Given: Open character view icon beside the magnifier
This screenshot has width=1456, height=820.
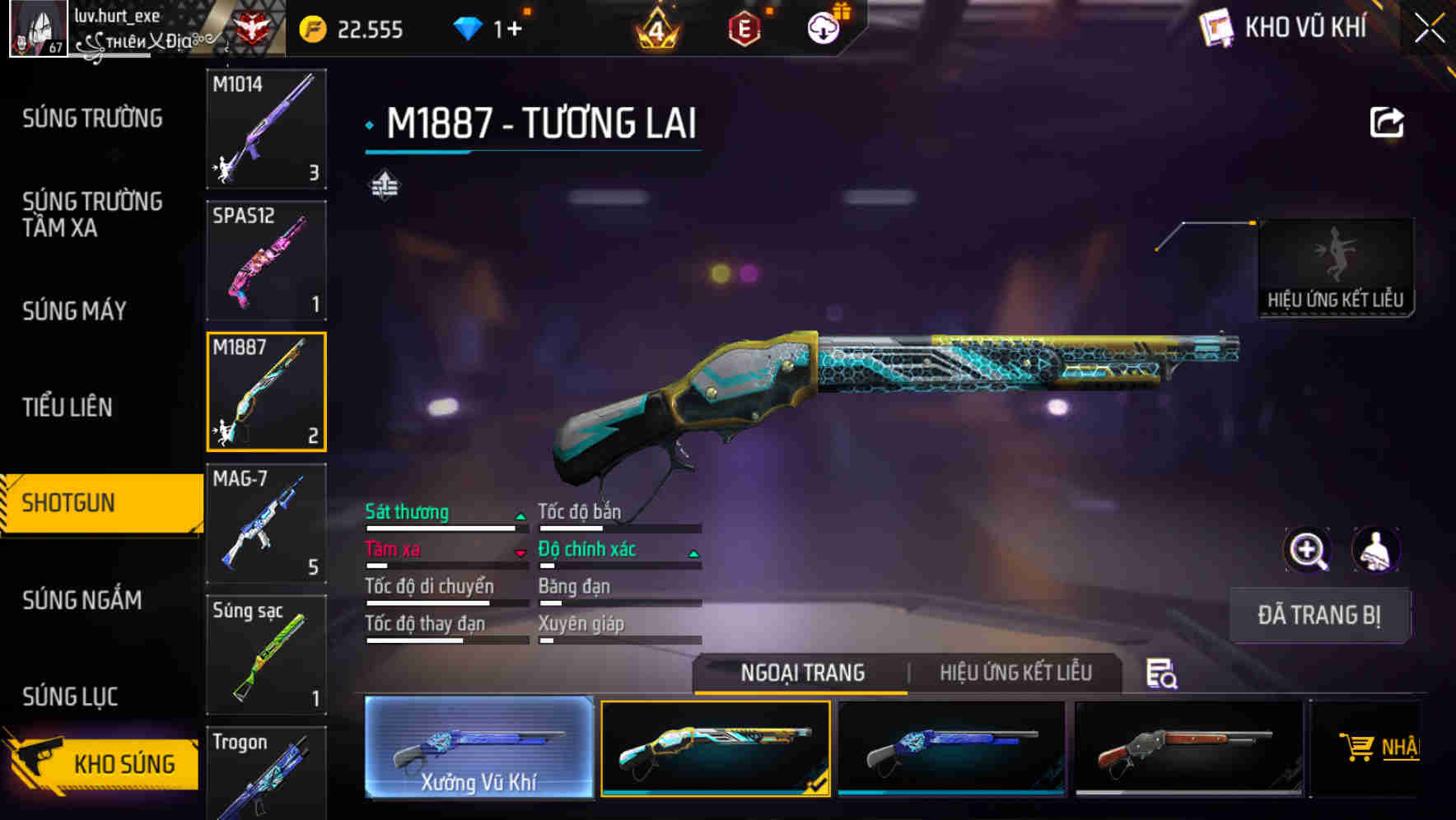Looking at the screenshot, I should (1377, 550).
